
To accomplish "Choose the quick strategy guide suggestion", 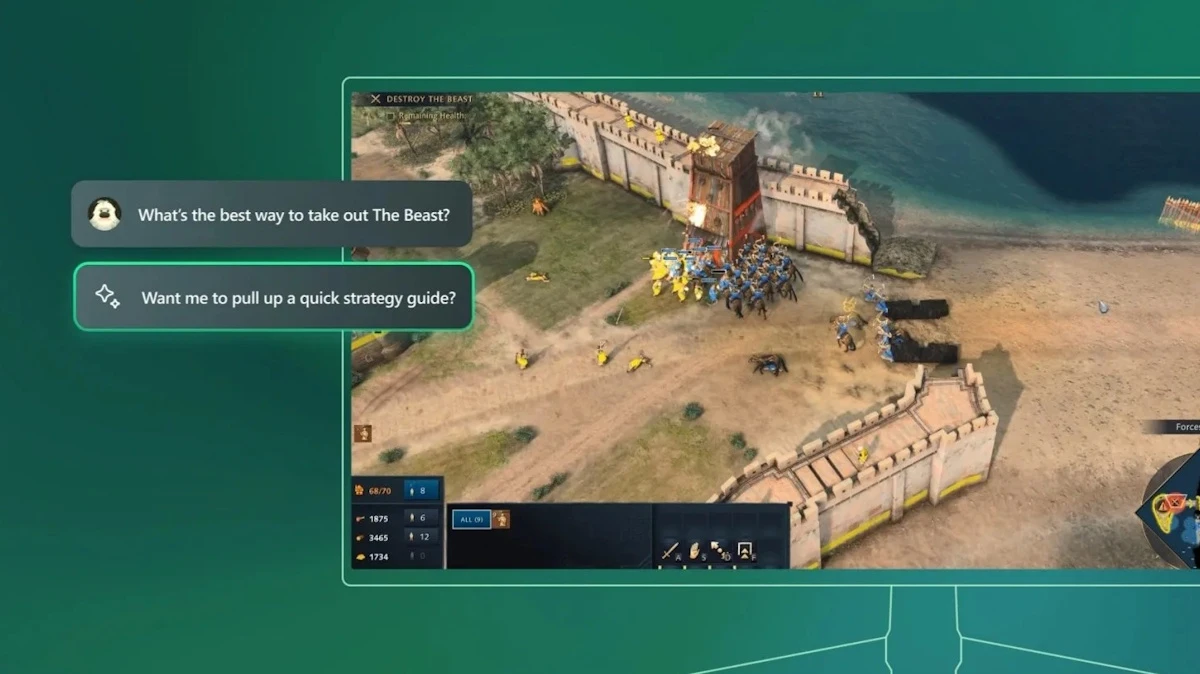I will pos(273,297).
